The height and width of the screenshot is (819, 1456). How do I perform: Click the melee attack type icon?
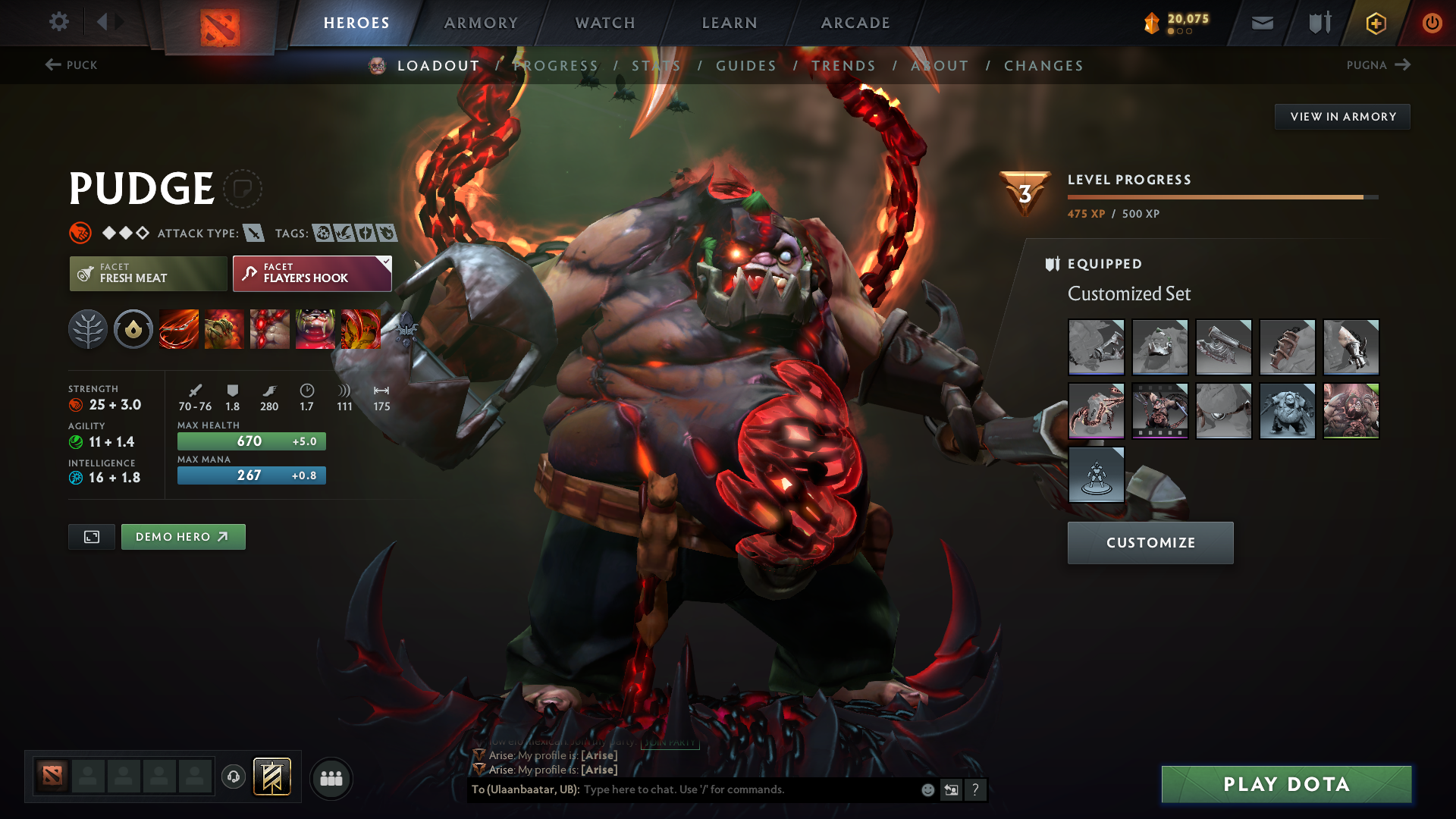pyautogui.click(x=256, y=233)
